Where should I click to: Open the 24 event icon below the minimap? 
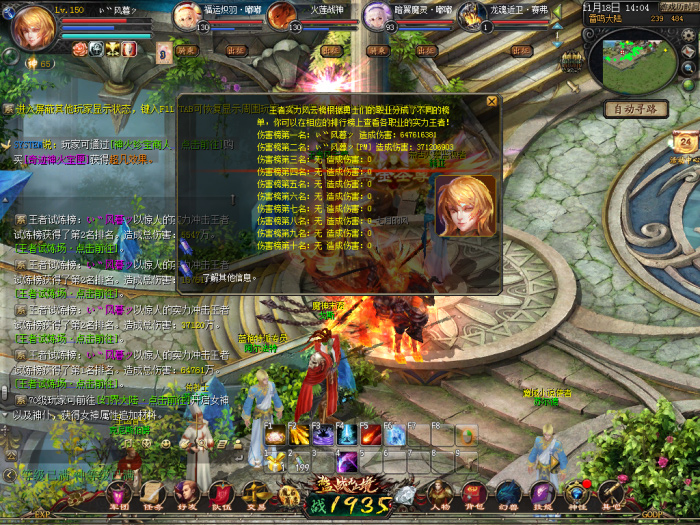685,145
